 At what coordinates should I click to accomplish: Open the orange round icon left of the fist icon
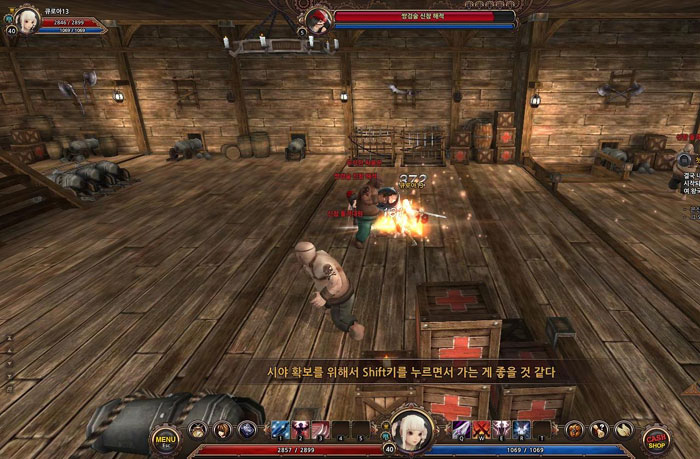pos(574,430)
